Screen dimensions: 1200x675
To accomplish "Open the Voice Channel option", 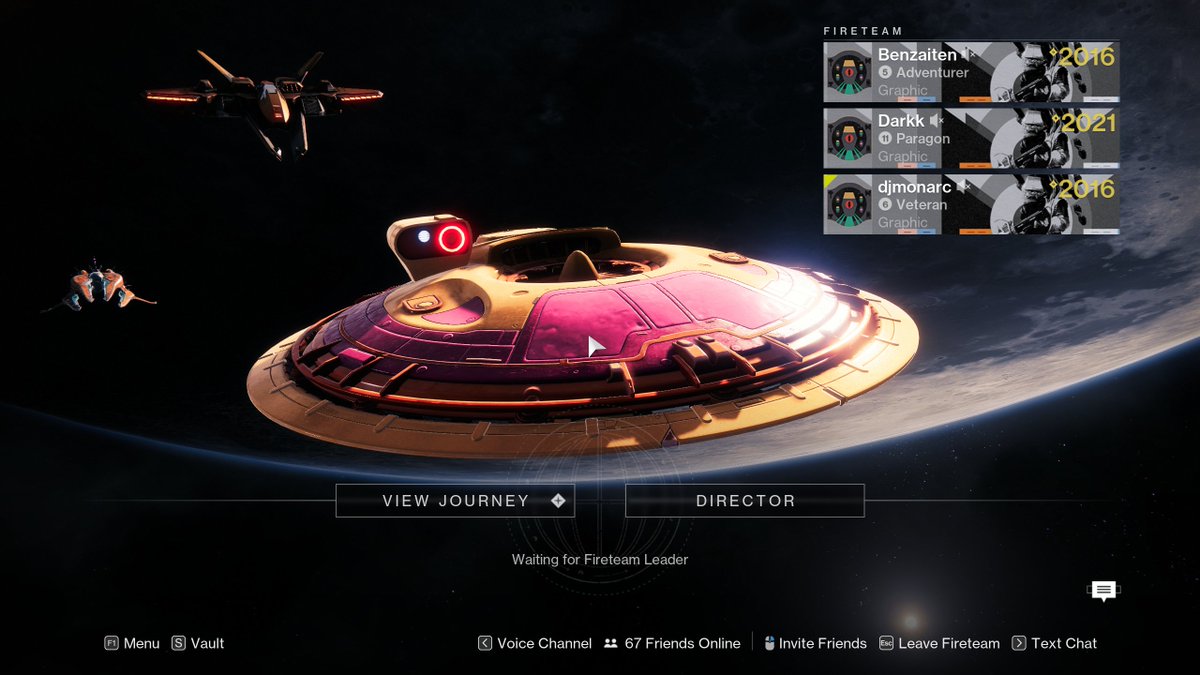I will point(535,643).
